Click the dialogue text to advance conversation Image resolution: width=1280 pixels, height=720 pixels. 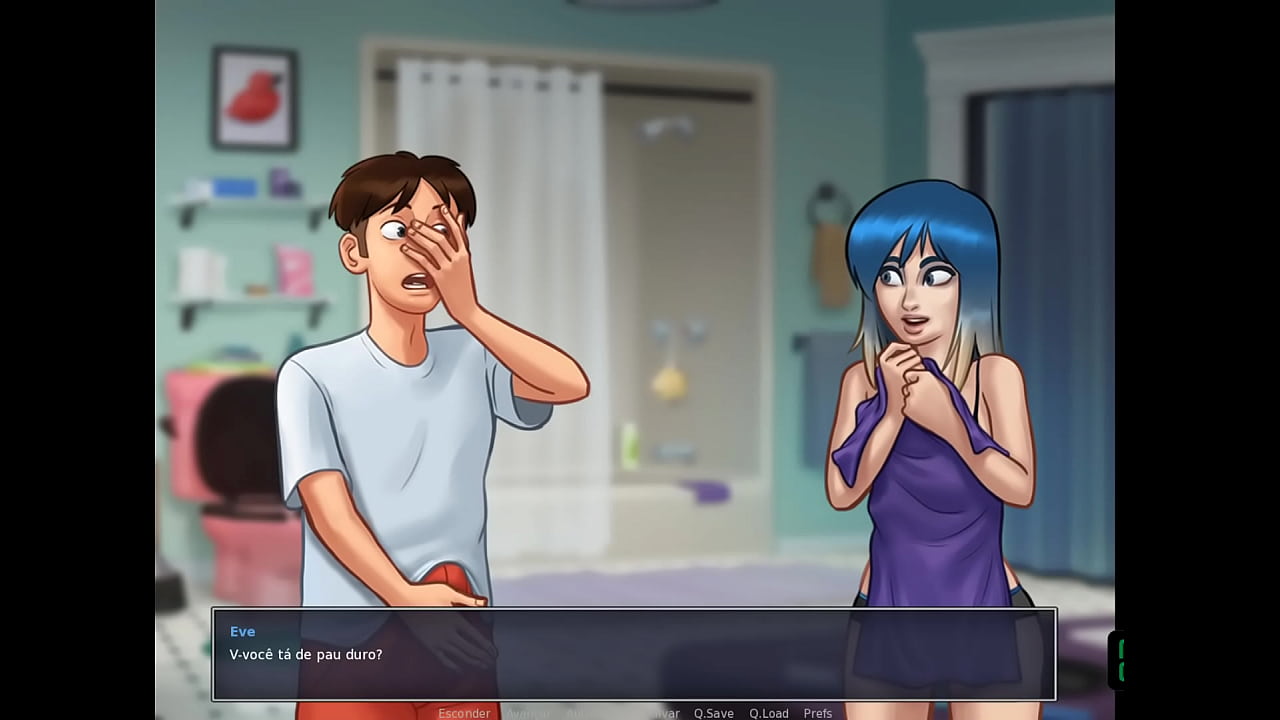[x=303, y=656]
